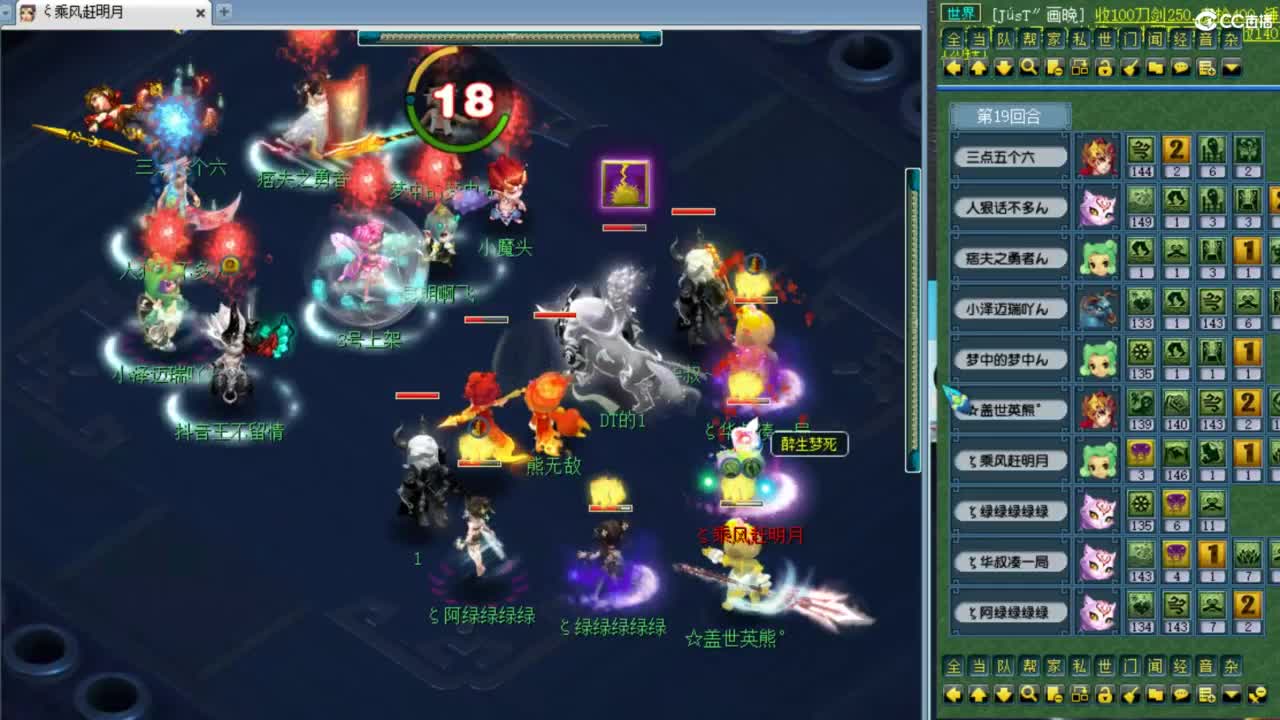This screenshot has height=720, width=1280.
Task: Open the dropdown arrow in bottom chat toolbar
Action: tap(1232, 695)
